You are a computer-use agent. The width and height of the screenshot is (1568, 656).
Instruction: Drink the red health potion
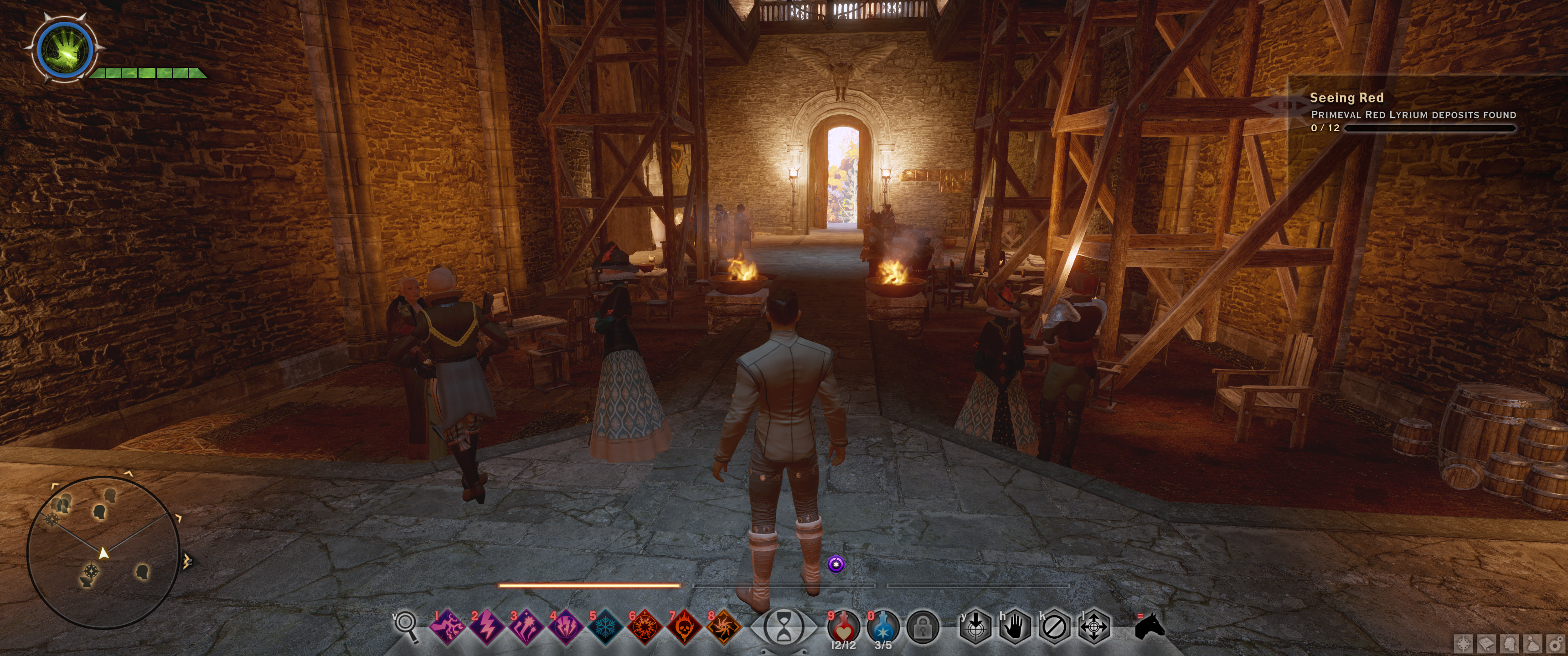click(843, 627)
